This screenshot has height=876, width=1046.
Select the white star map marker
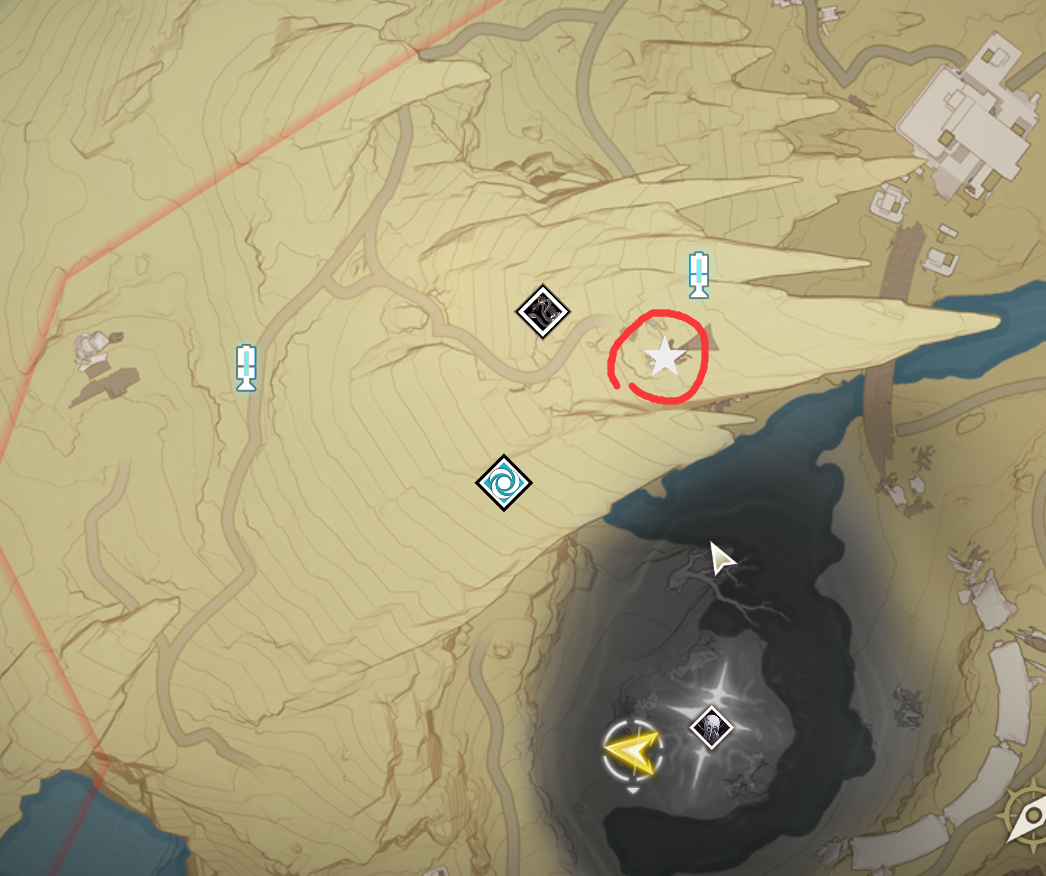click(x=663, y=358)
